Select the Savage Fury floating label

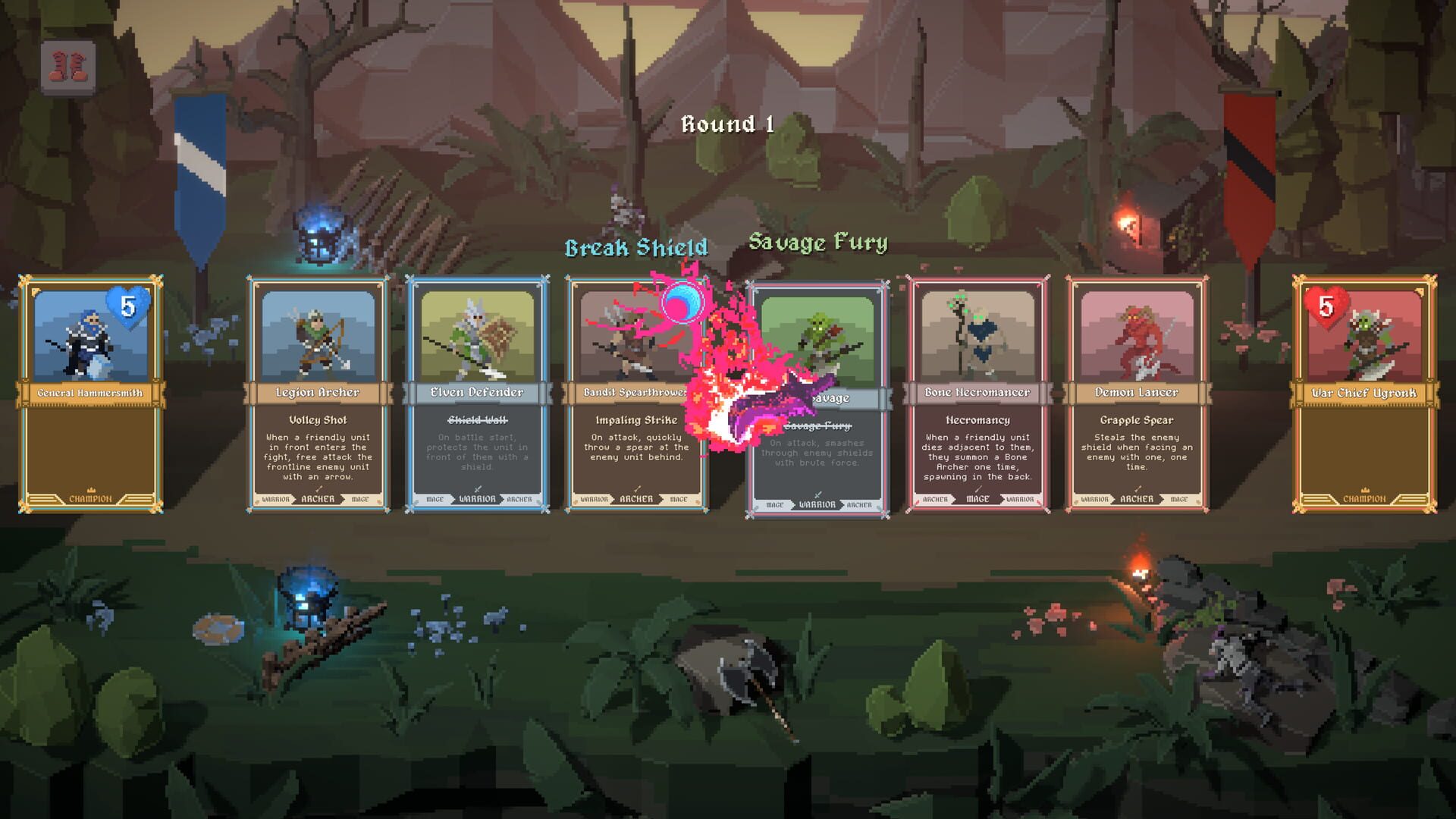pos(817,243)
